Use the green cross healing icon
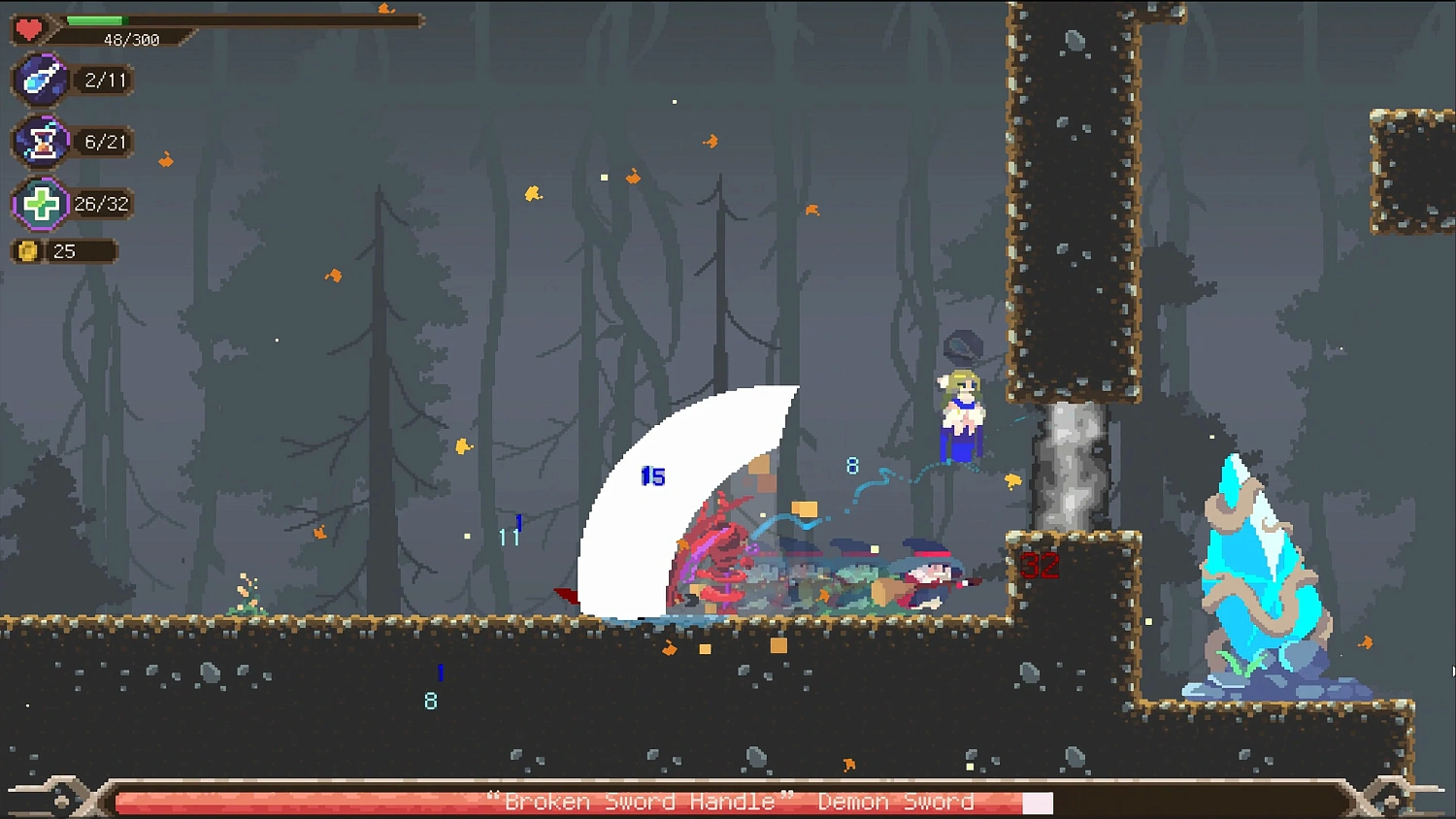Viewport: 1456px width, 819px height. click(x=41, y=204)
